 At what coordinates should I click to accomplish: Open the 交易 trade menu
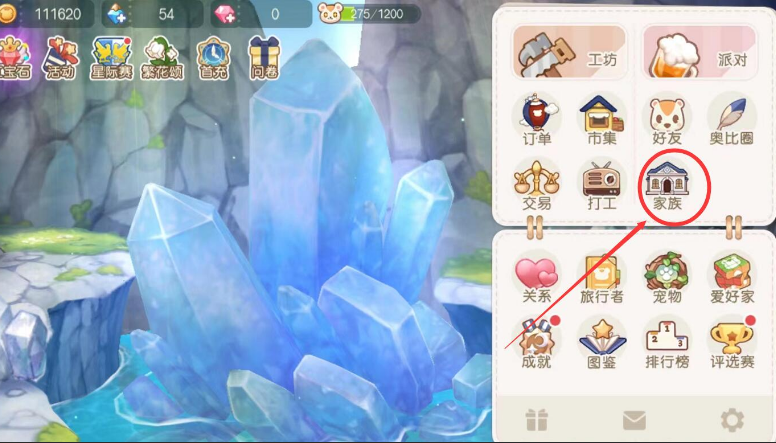(x=537, y=185)
